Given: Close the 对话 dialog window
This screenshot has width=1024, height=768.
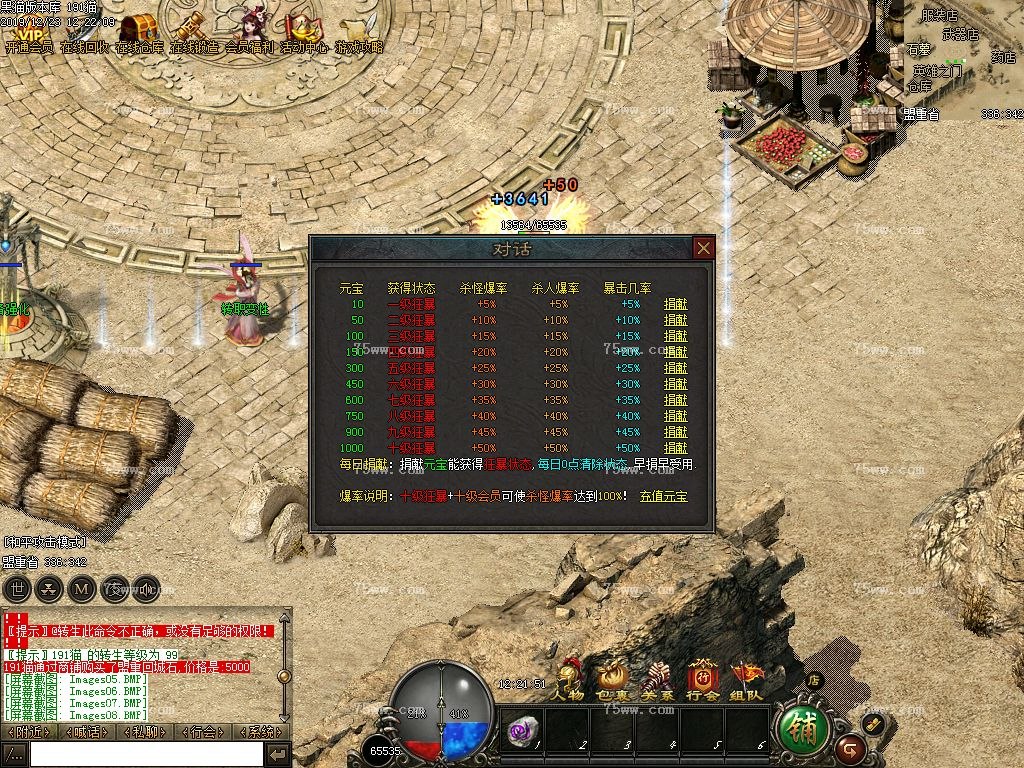Looking at the screenshot, I should click(x=704, y=248).
